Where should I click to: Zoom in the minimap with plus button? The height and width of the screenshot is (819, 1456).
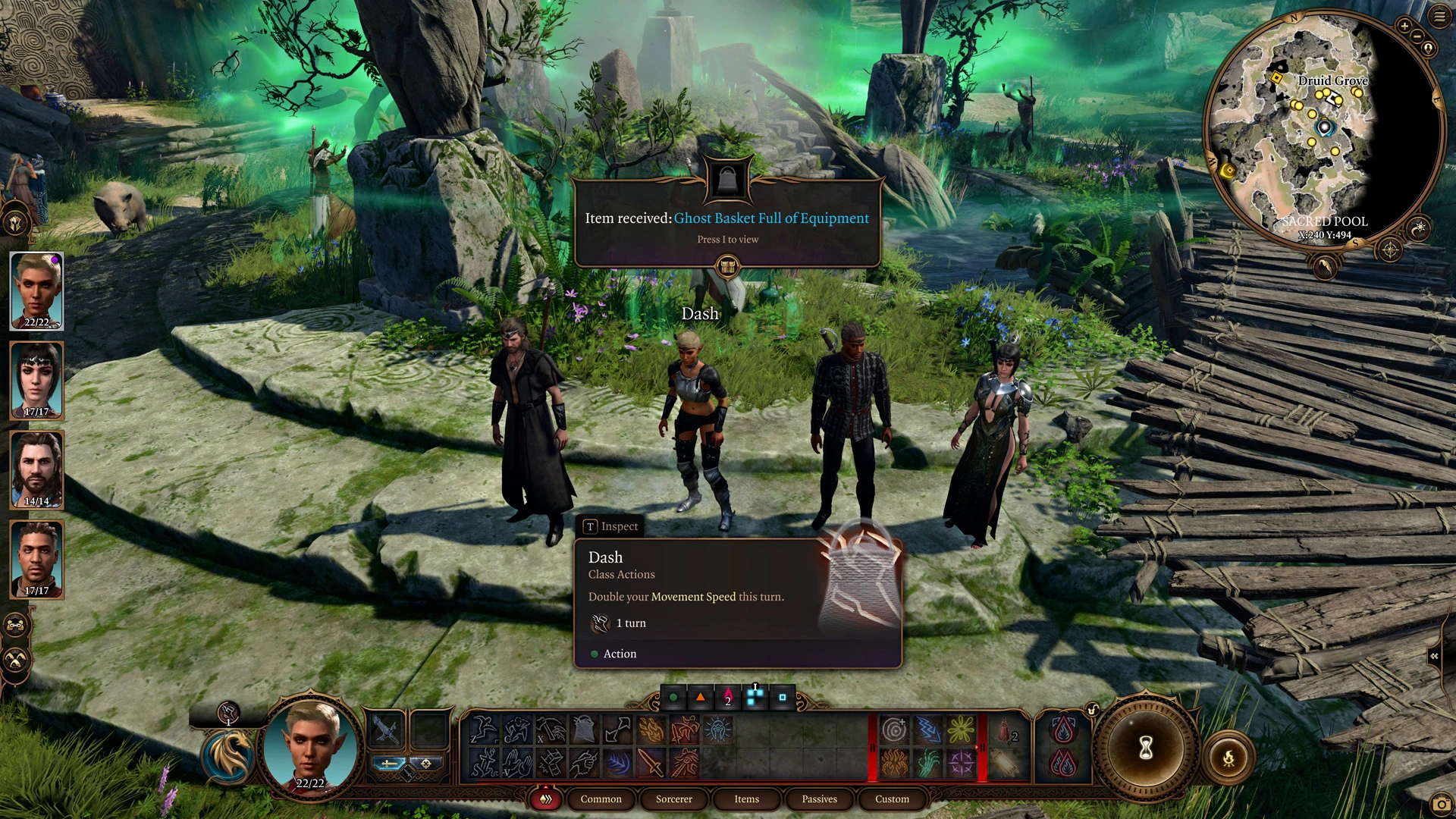pos(1404,26)
